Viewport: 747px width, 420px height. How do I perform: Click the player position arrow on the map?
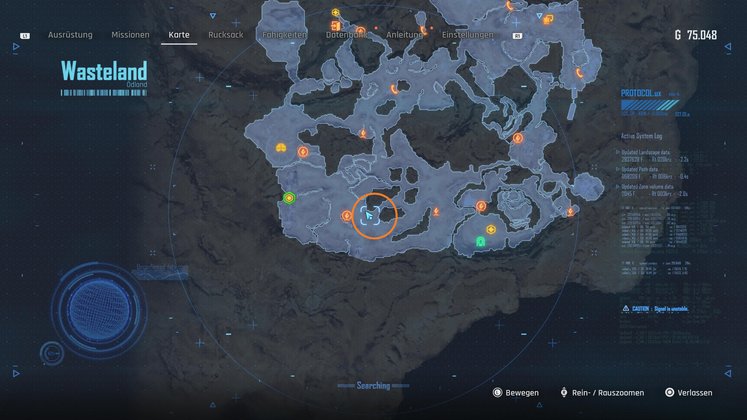coord(370,215)
